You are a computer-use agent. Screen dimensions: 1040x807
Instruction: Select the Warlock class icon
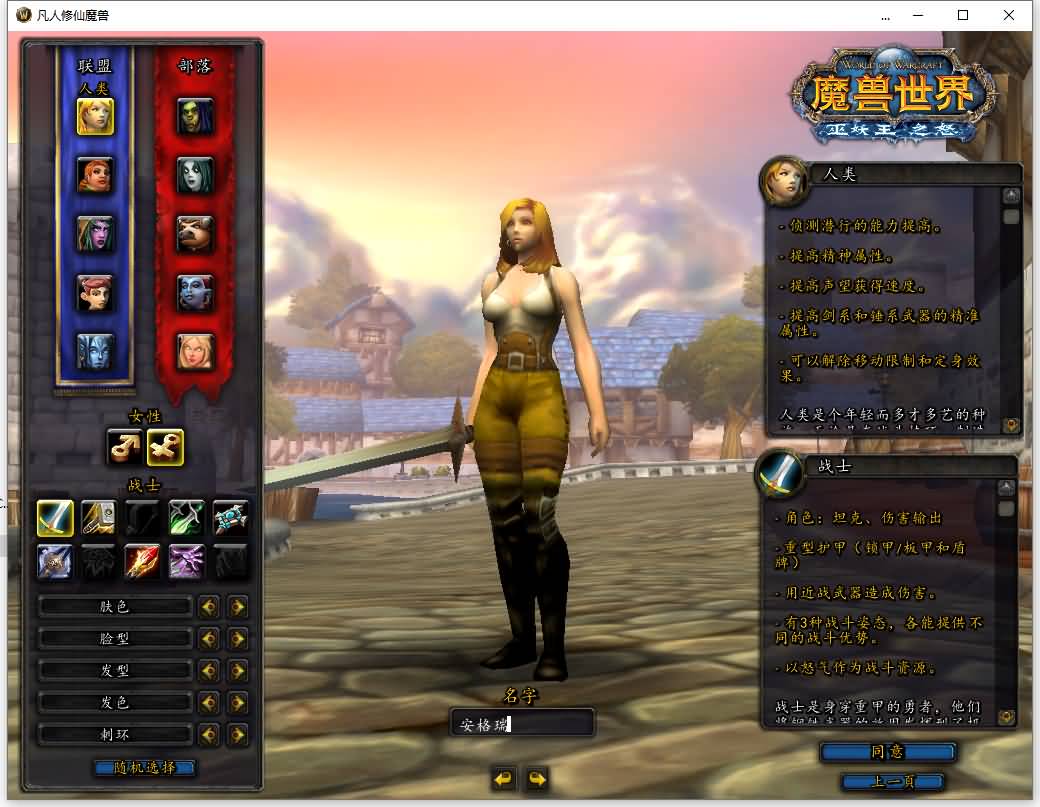click(186, 561)
